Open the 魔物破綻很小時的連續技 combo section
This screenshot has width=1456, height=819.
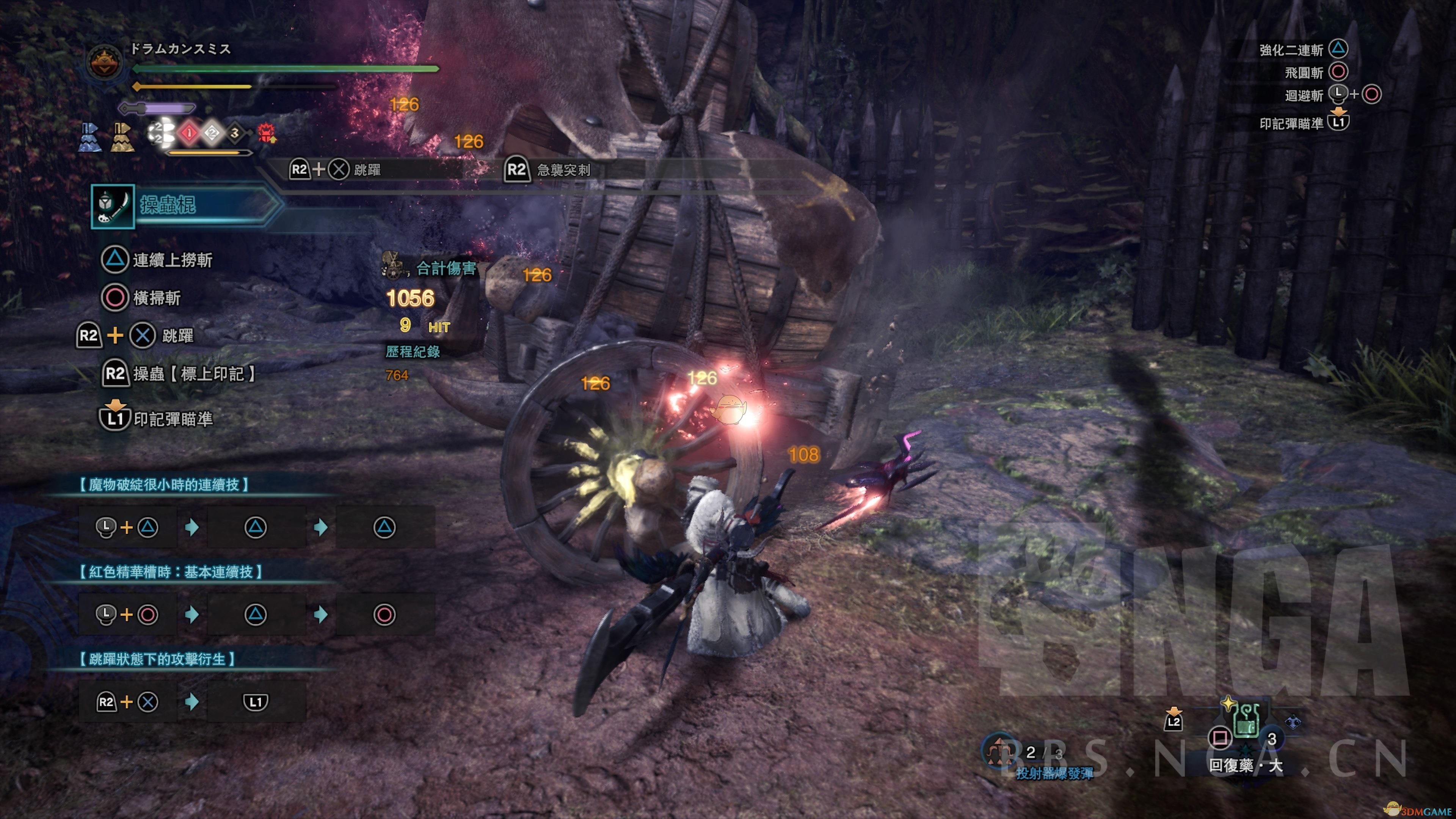(163, 485)
